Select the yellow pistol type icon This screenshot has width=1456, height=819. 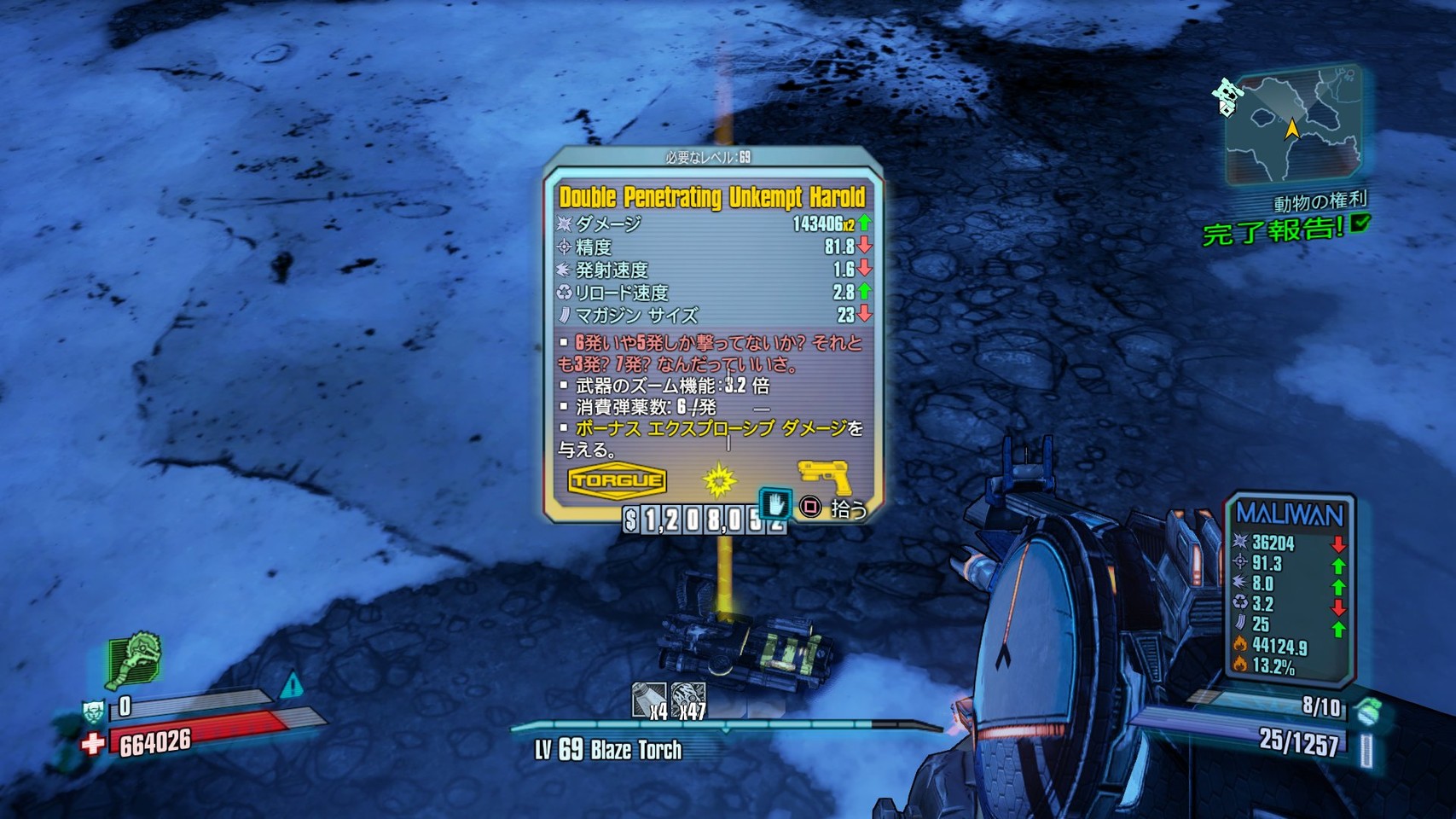pos(824,476)
